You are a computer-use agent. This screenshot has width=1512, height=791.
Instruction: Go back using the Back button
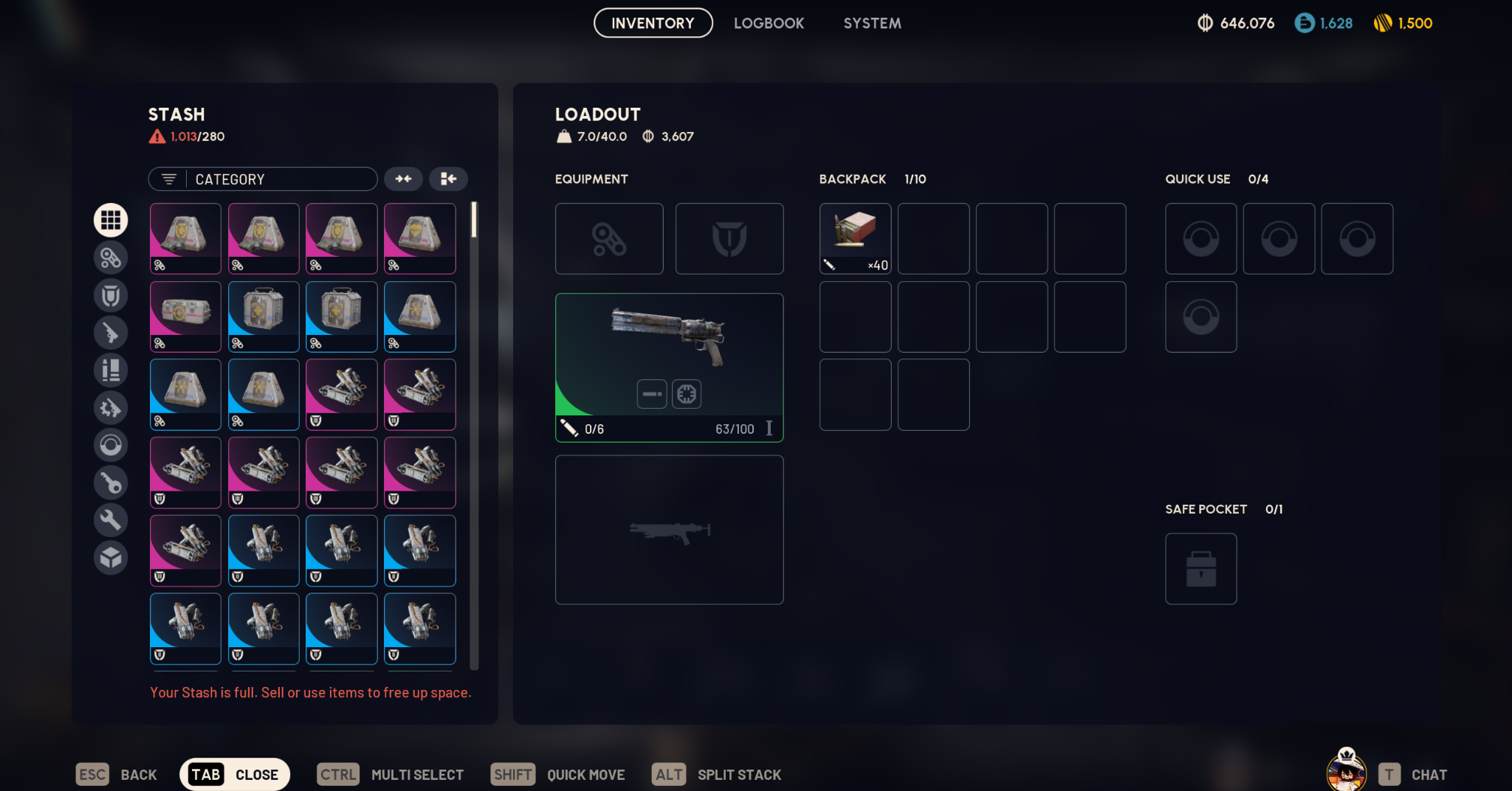pos(117,775)
